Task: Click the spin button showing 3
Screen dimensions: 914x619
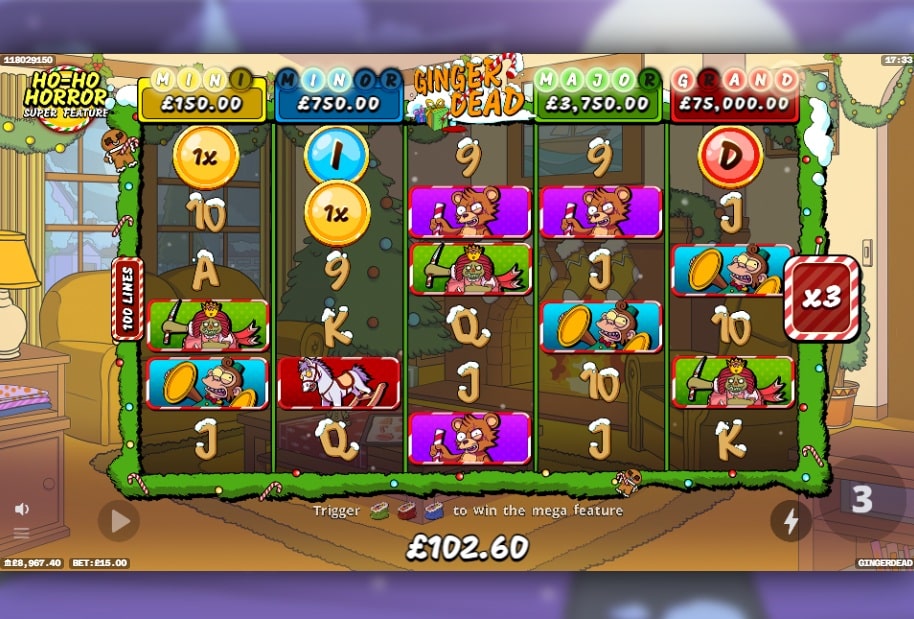Action: 861,500
